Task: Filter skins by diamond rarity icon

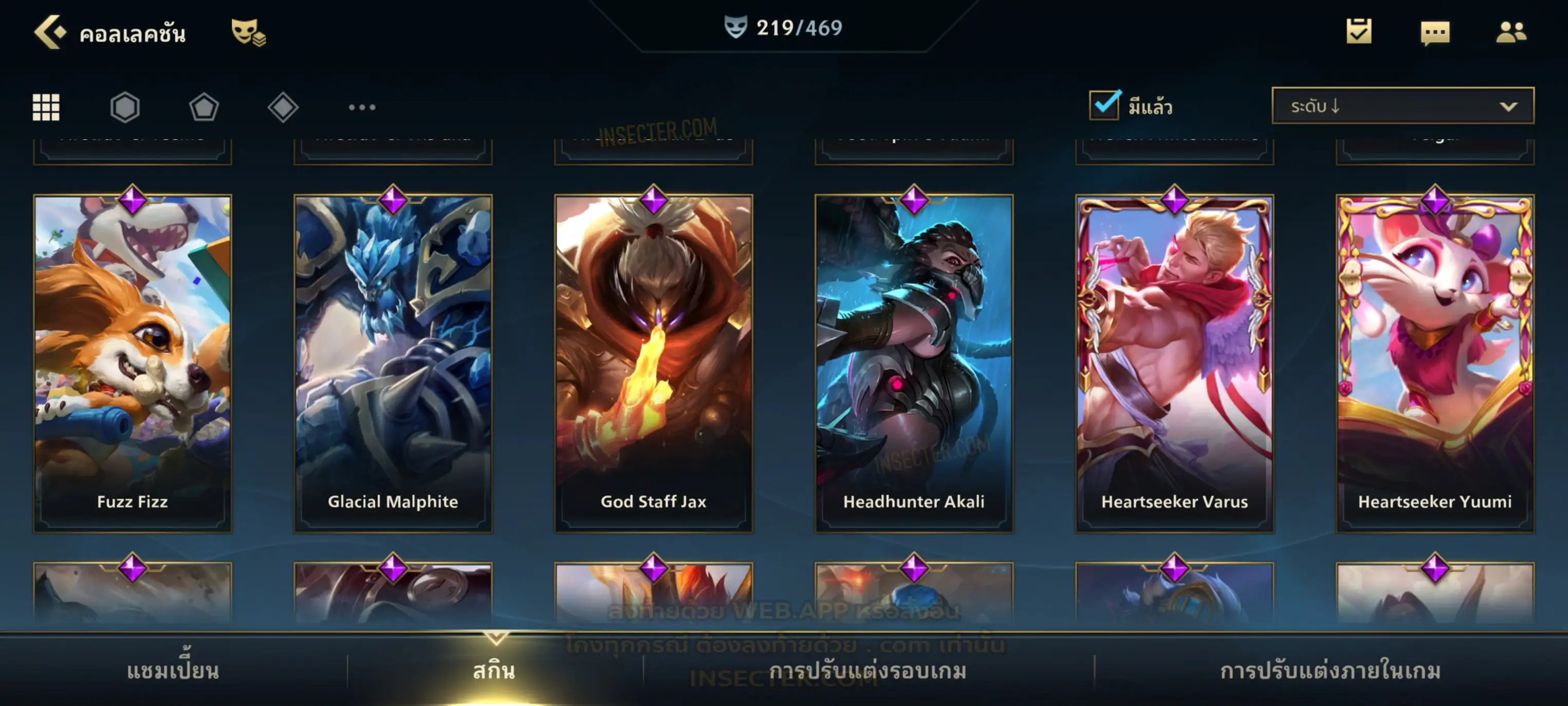Action: pyautogui.click(x=283, y=107)
